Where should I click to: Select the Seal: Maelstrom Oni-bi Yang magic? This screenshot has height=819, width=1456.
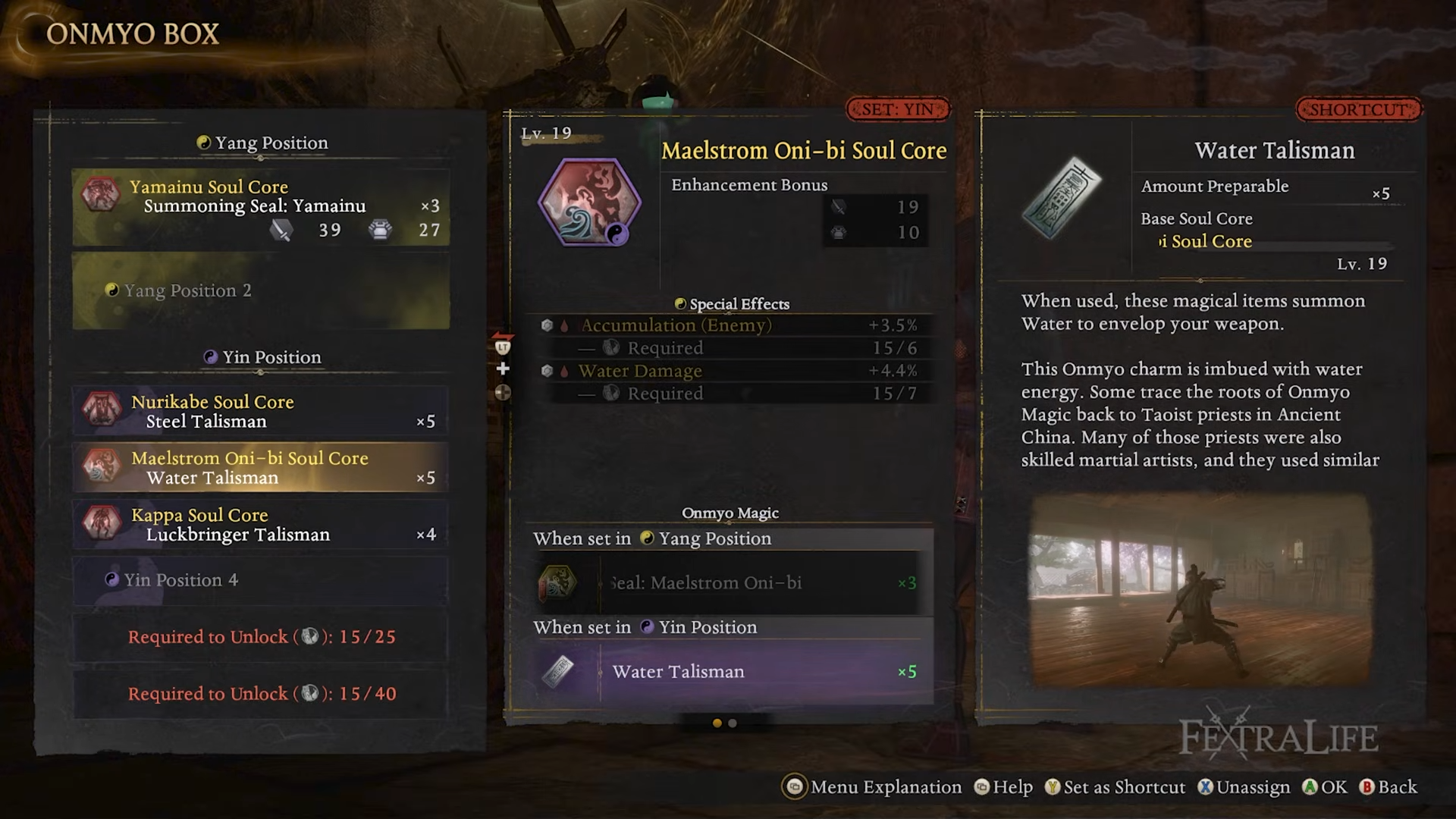(x=730, y=583)
